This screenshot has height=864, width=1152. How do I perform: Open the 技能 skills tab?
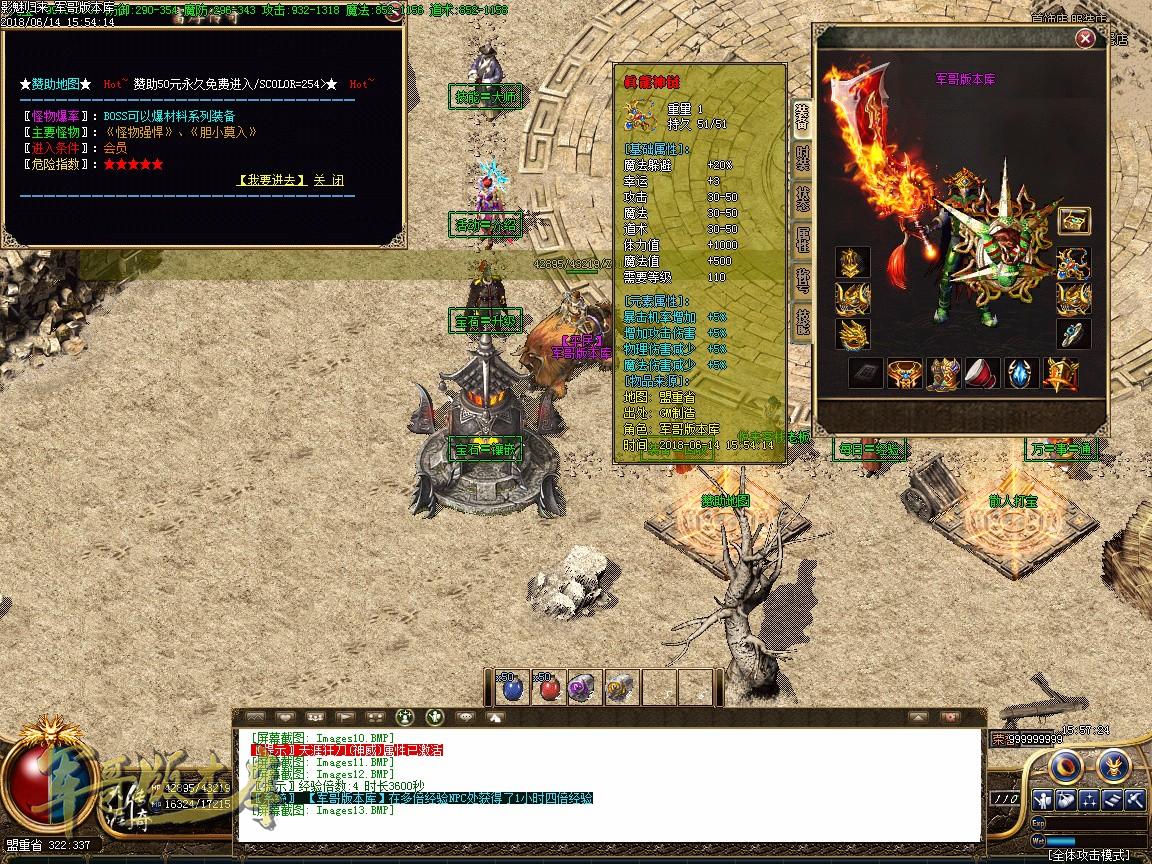pyautogui.click(x=802, y=320)
